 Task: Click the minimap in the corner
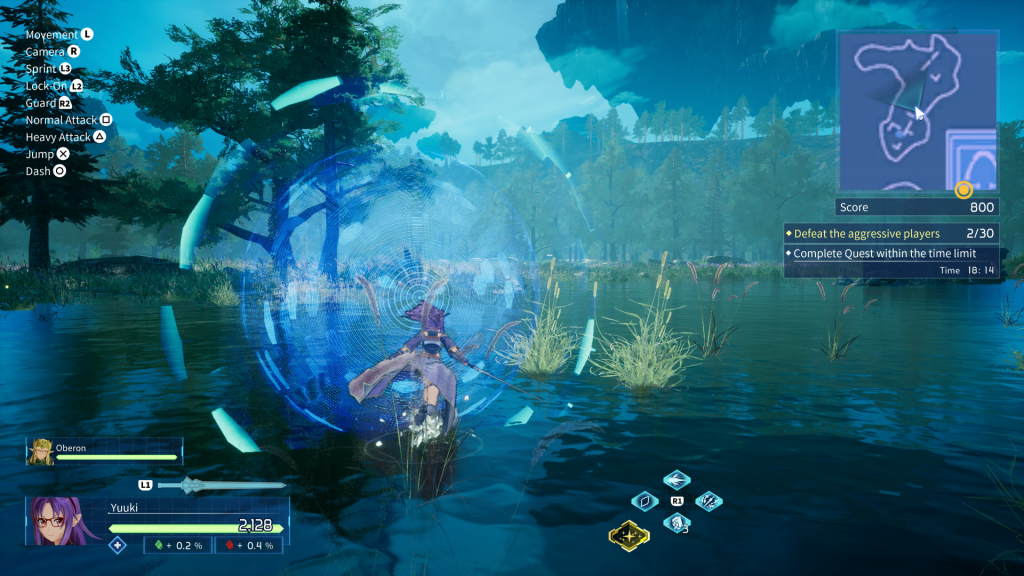click(917, 110)
